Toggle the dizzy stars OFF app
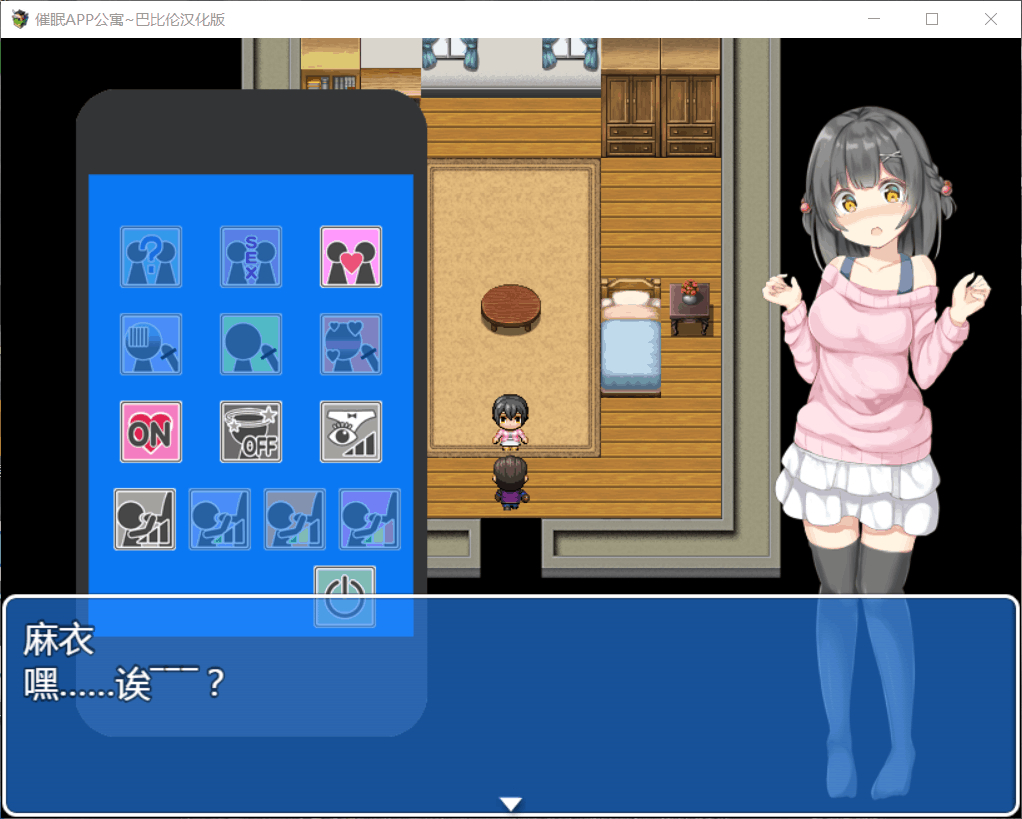The width and height of the screenshot is (1022, 819). (x=251, y=432)
